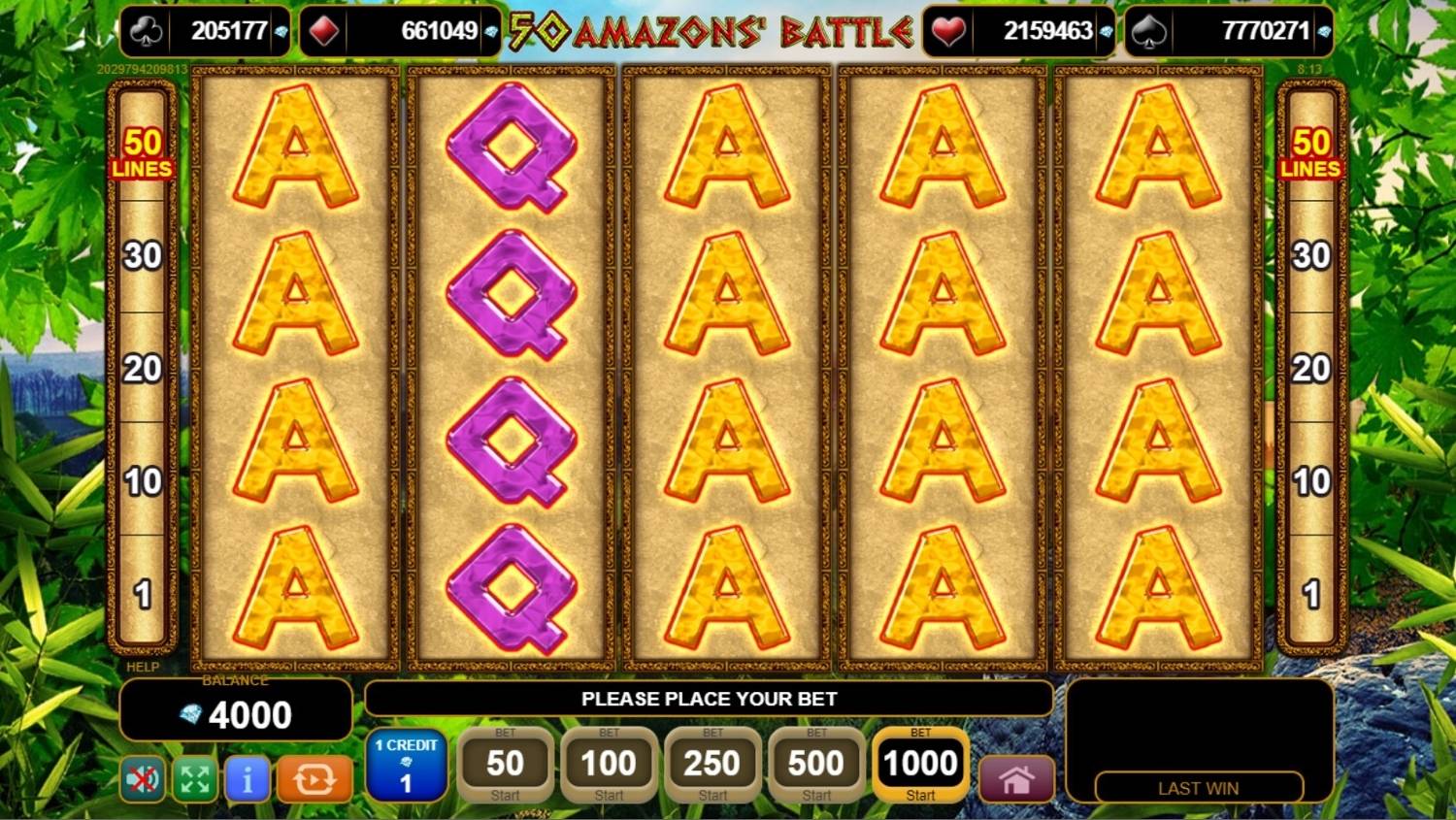Toggle sound off with speaker button

[141, 779]
